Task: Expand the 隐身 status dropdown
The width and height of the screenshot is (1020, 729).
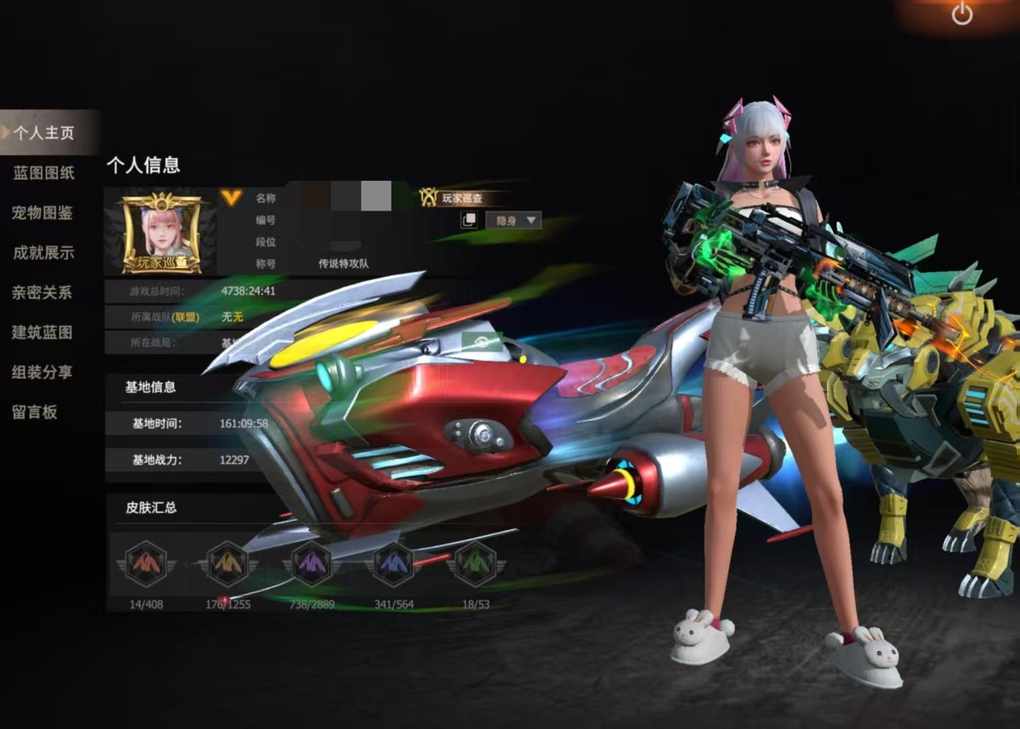Action: click(x=513, y=220)
